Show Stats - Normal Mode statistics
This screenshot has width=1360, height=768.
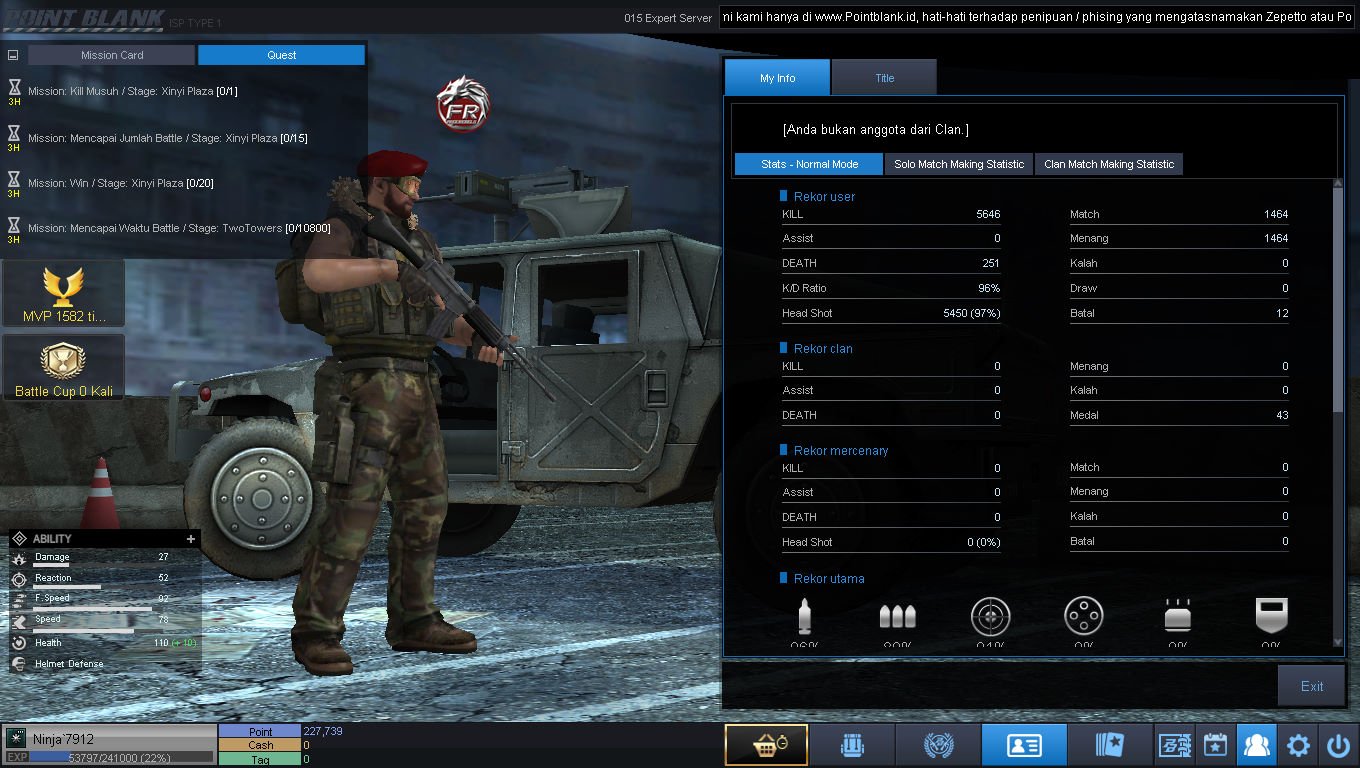tap(809, 164)
